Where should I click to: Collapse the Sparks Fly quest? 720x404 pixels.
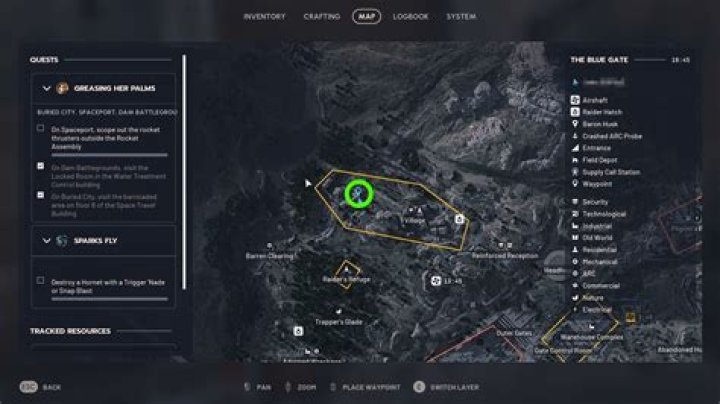[46, 240]
